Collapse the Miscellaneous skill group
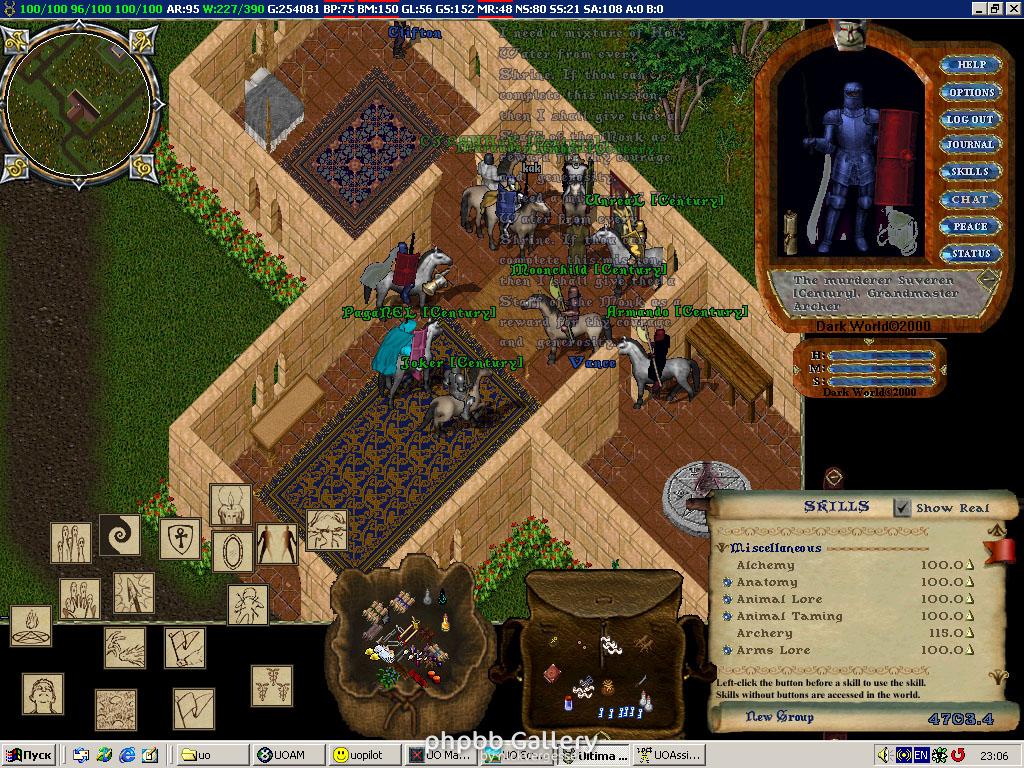 click(721, 548)
